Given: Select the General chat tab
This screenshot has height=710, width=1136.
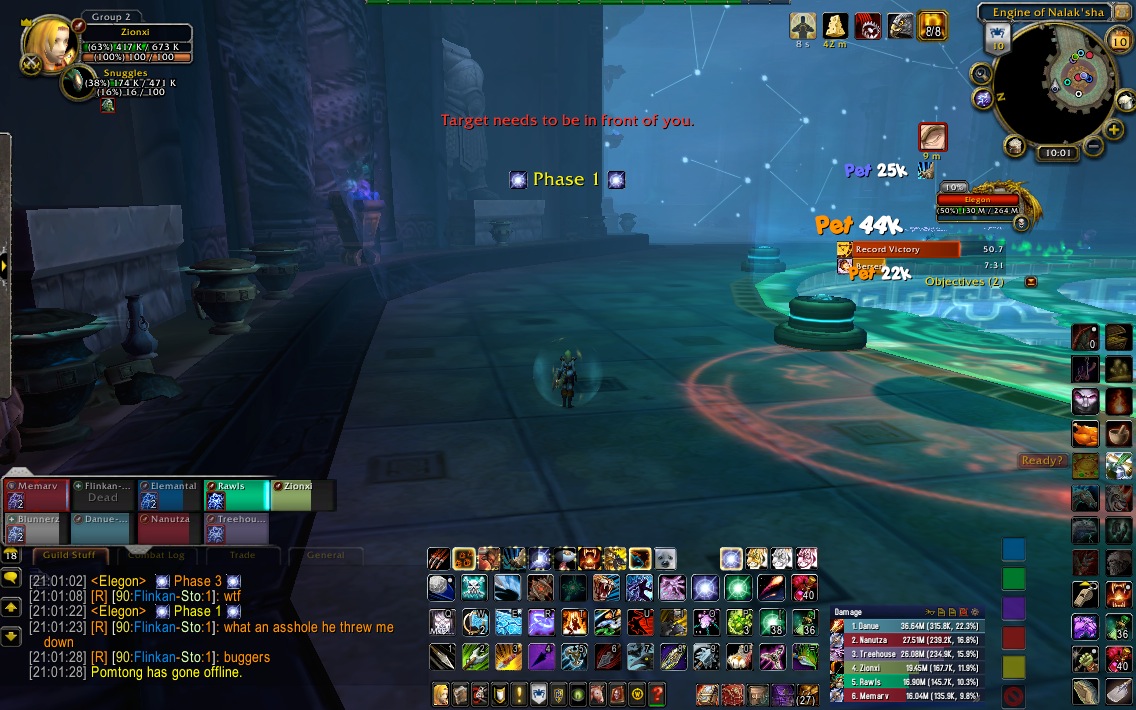Looking at the screenshot, I should tap(325, 555).
